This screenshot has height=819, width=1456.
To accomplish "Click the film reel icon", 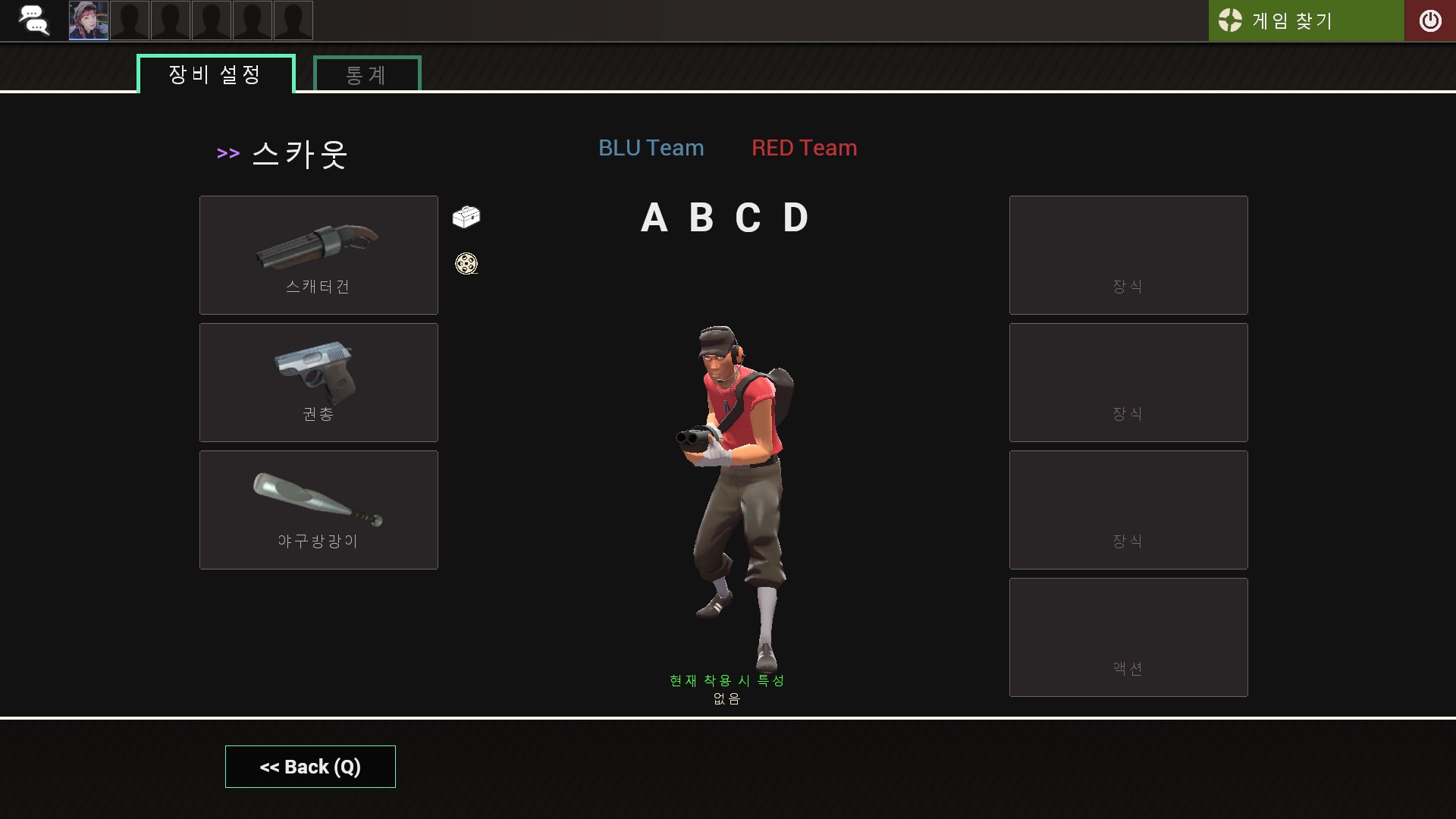I will click(466, 264).
